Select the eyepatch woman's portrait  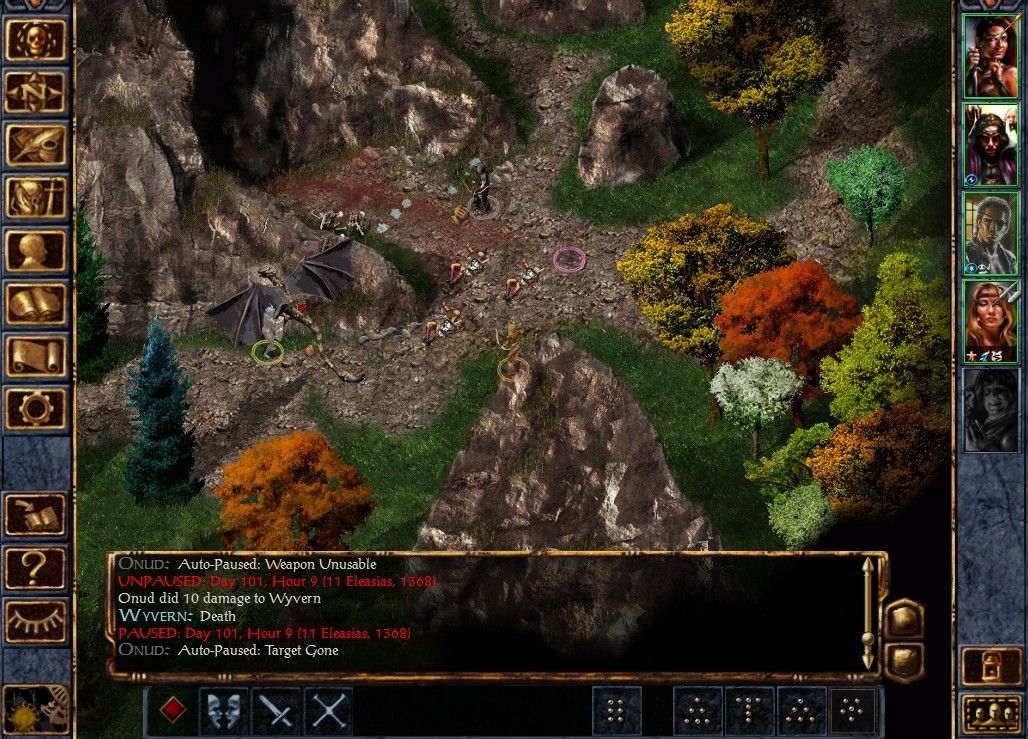click(990, 55)
